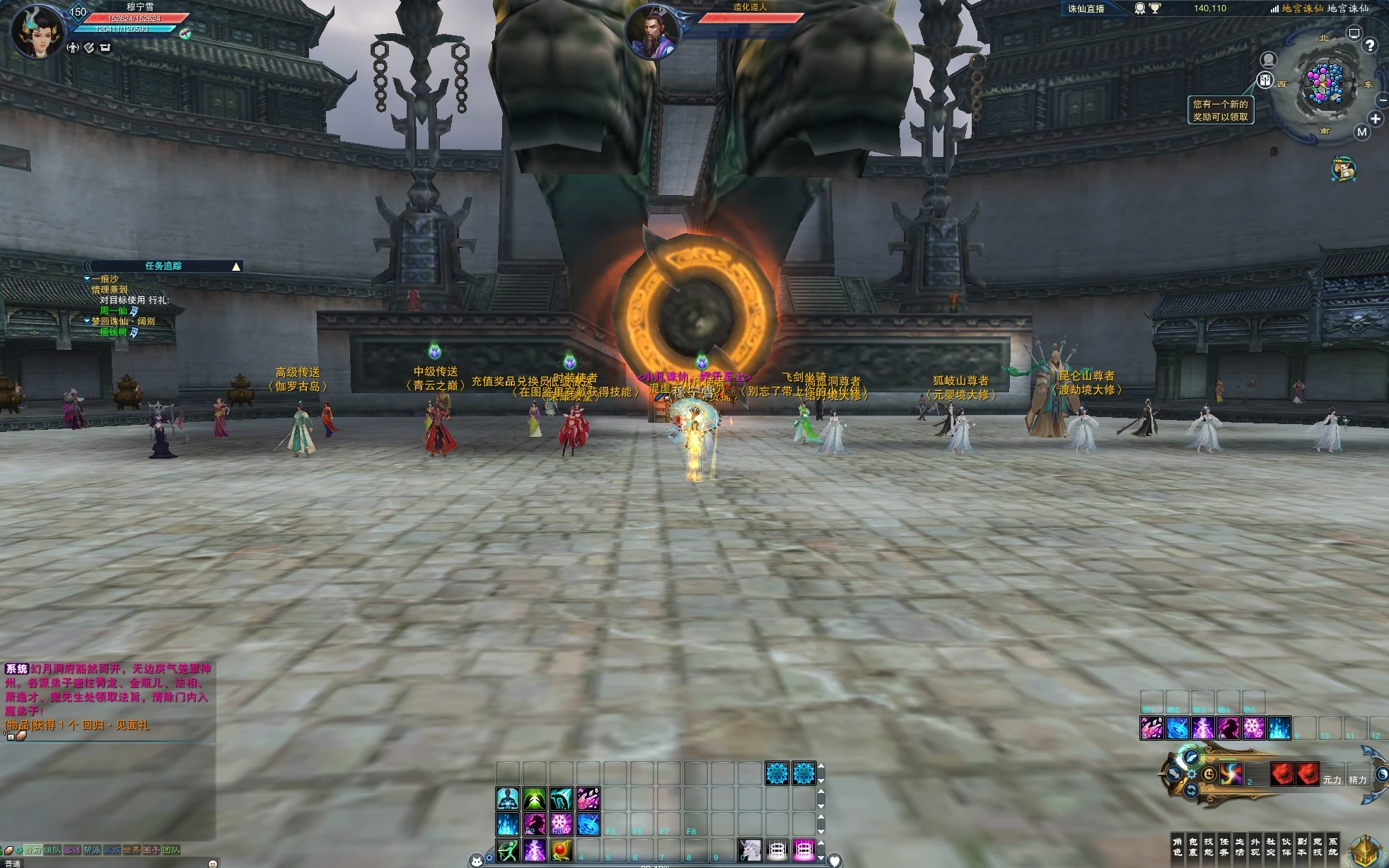The width and height of the screenshot is (1389, 868).
Task: Use the red orb item in the hotbar
Action: (561, 851)
